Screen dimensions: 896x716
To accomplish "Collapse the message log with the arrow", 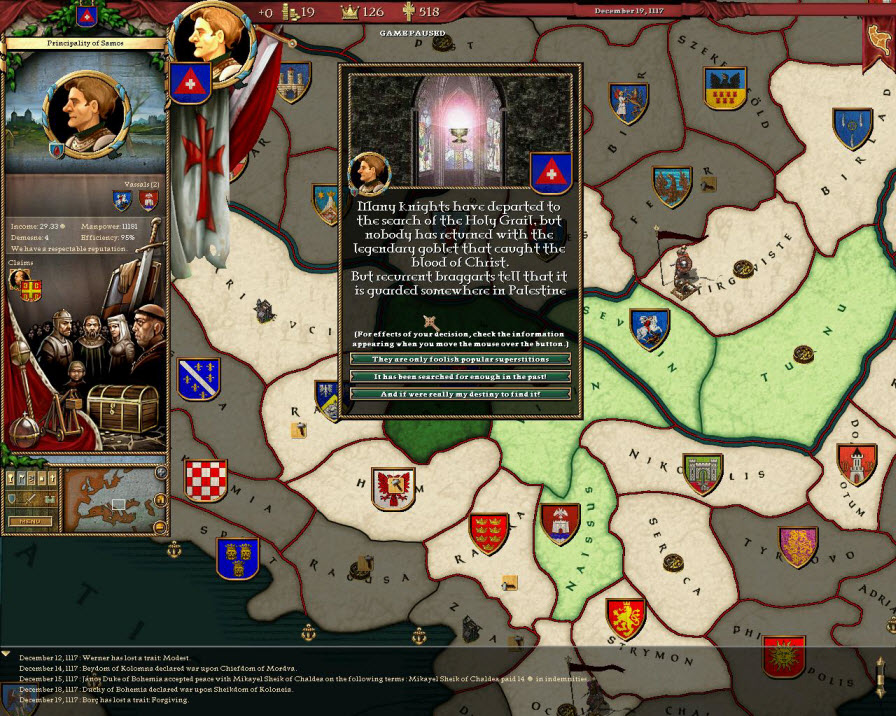I will click(x=7, y=653).
